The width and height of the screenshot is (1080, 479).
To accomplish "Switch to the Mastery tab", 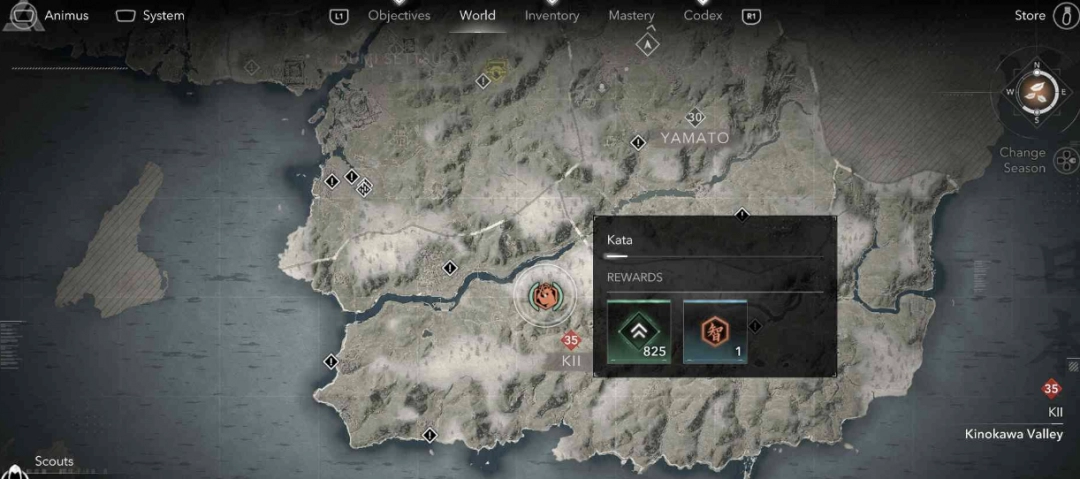I will point(631,15).
